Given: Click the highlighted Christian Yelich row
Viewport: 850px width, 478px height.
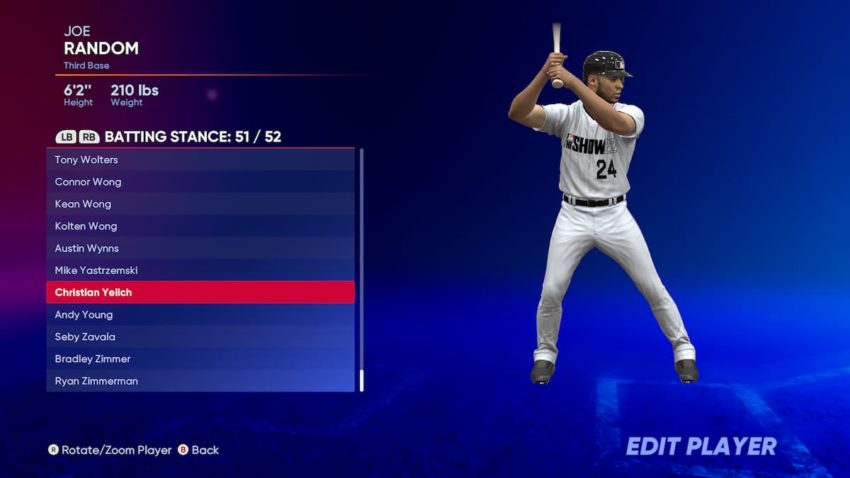Looking at the screenshot, I should (200, 292).
